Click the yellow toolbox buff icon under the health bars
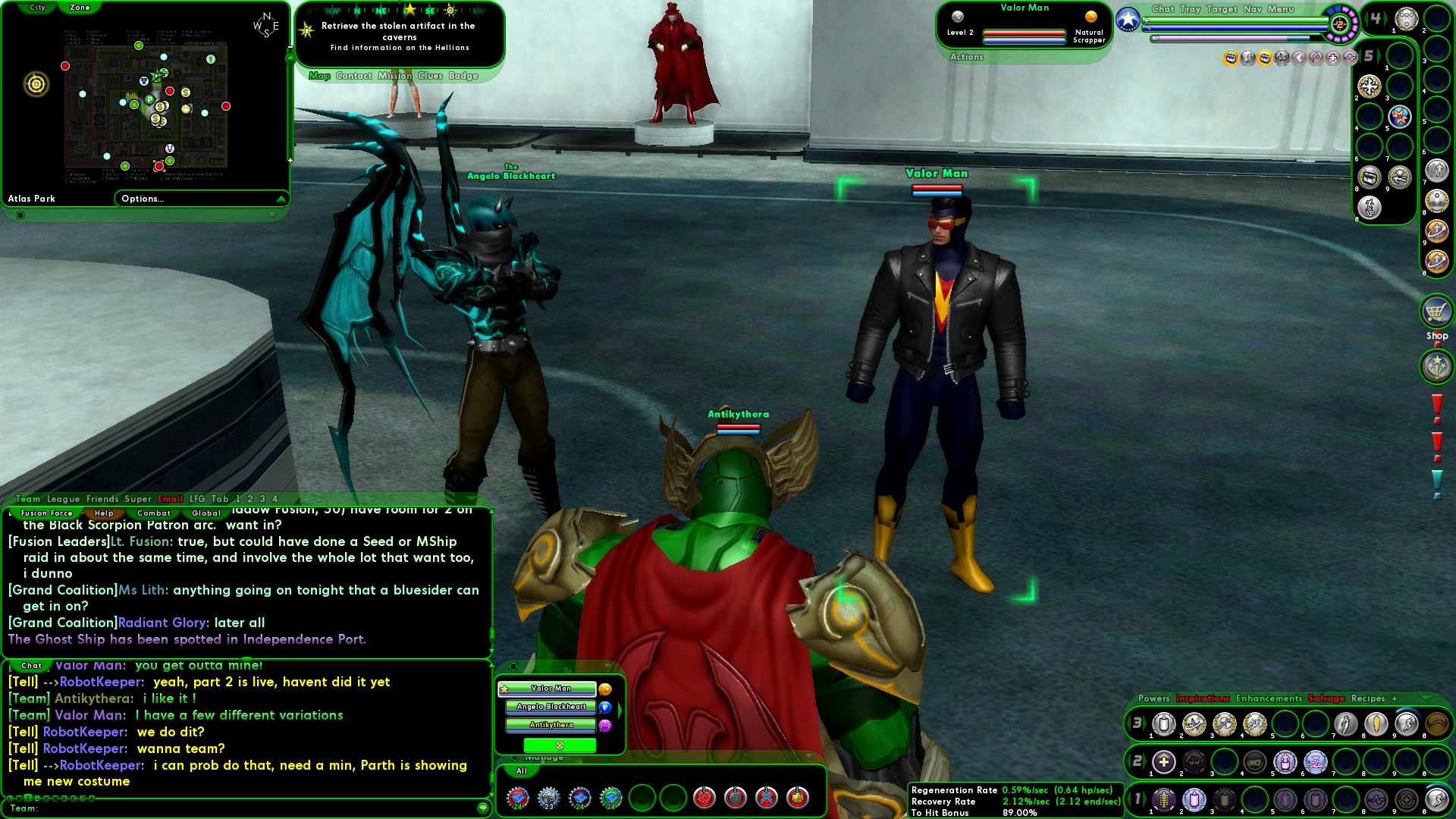The height and width of the screenshot is (819, 1456). pos(1232,58)
